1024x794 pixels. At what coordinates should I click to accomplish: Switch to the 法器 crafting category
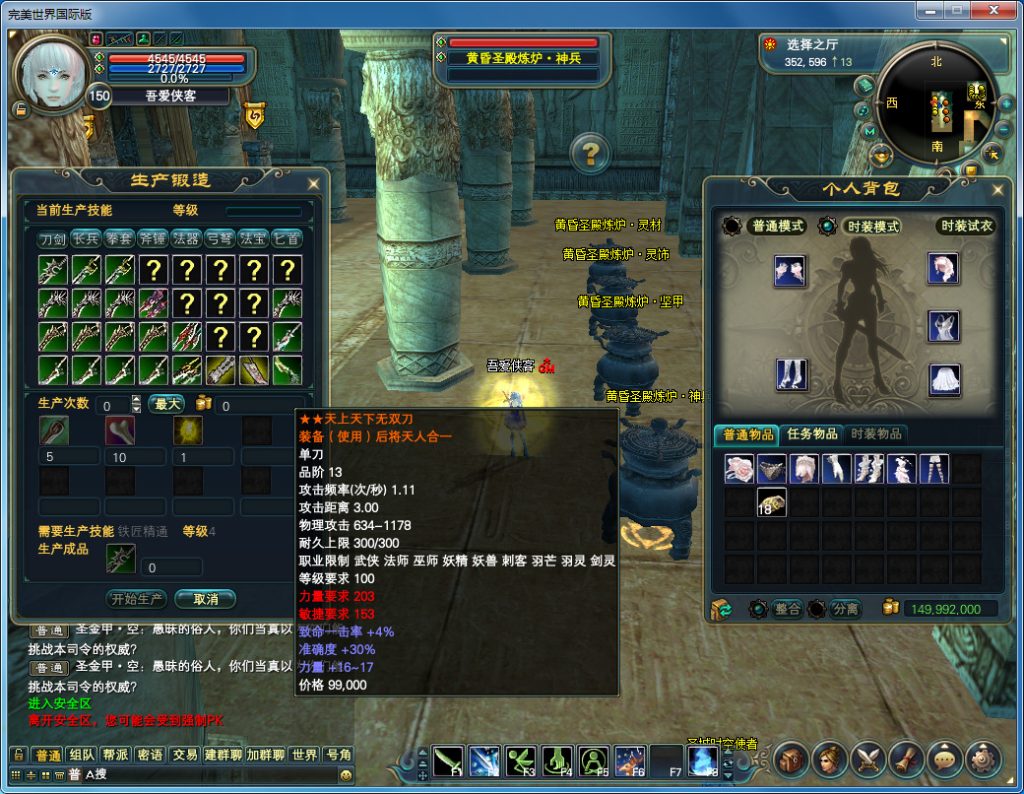186,239
